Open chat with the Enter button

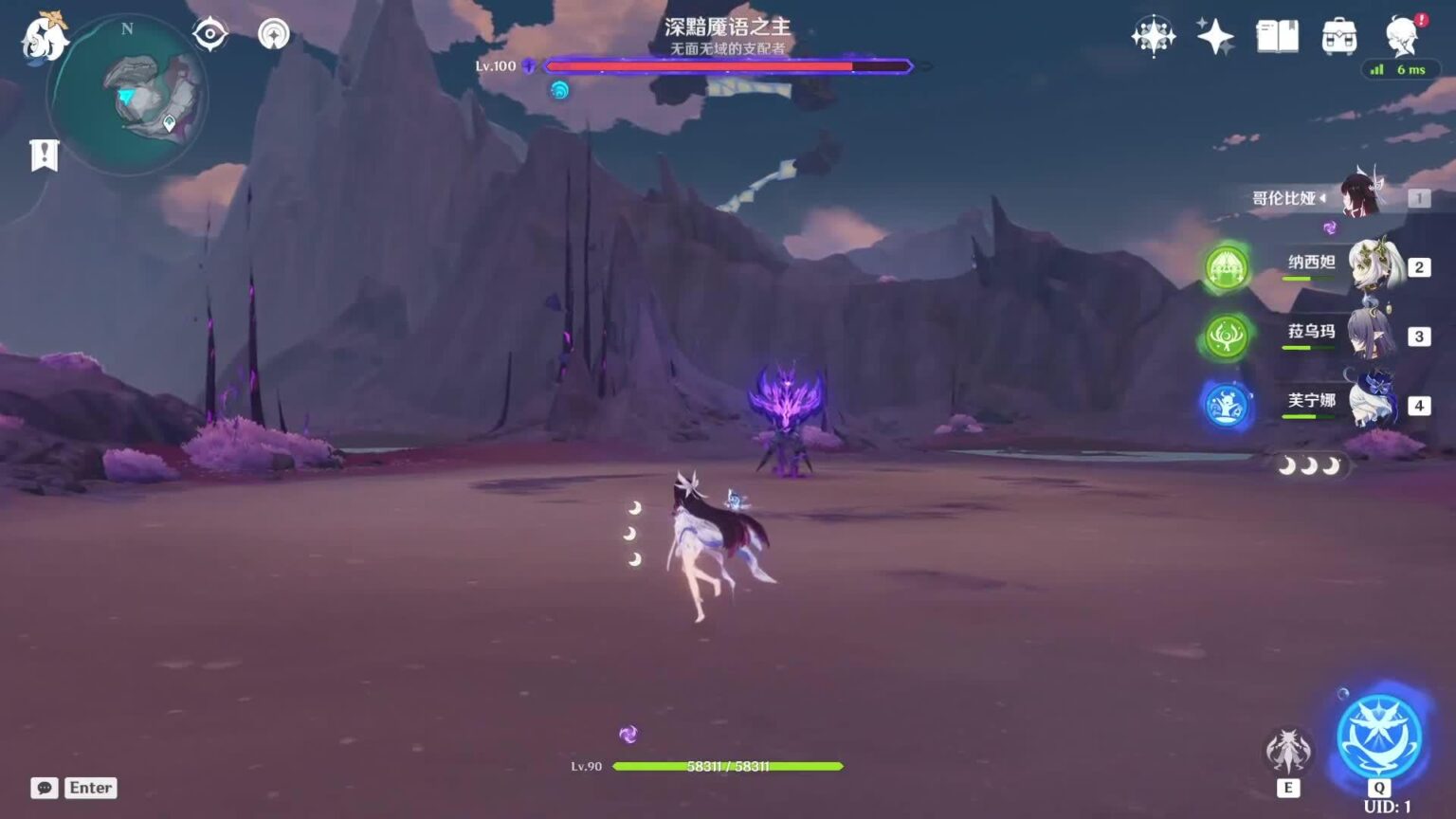[90, 787]
